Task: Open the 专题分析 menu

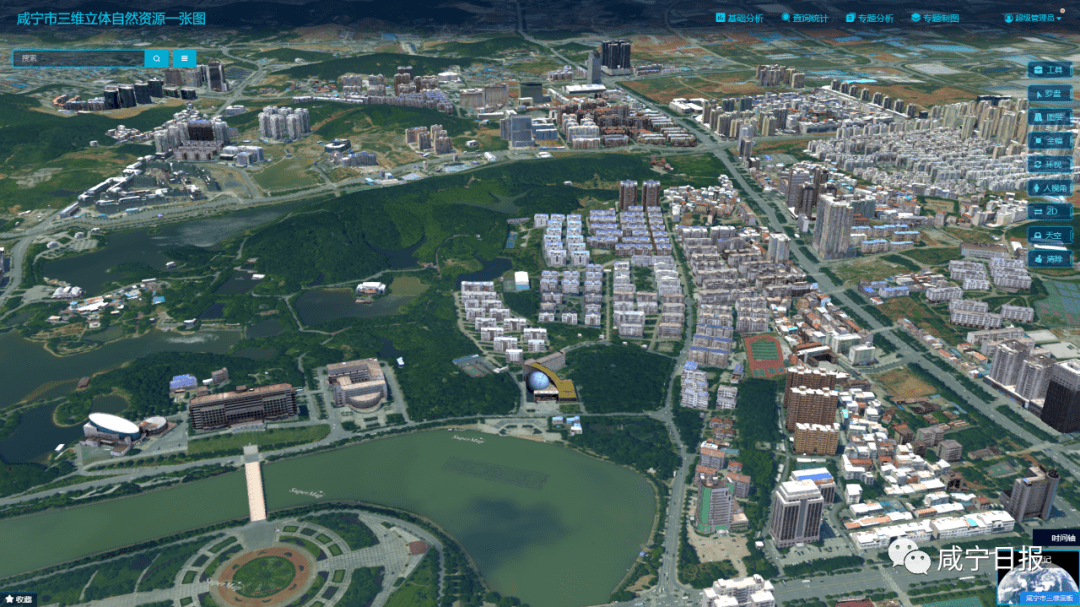Action: coord(869,18)
